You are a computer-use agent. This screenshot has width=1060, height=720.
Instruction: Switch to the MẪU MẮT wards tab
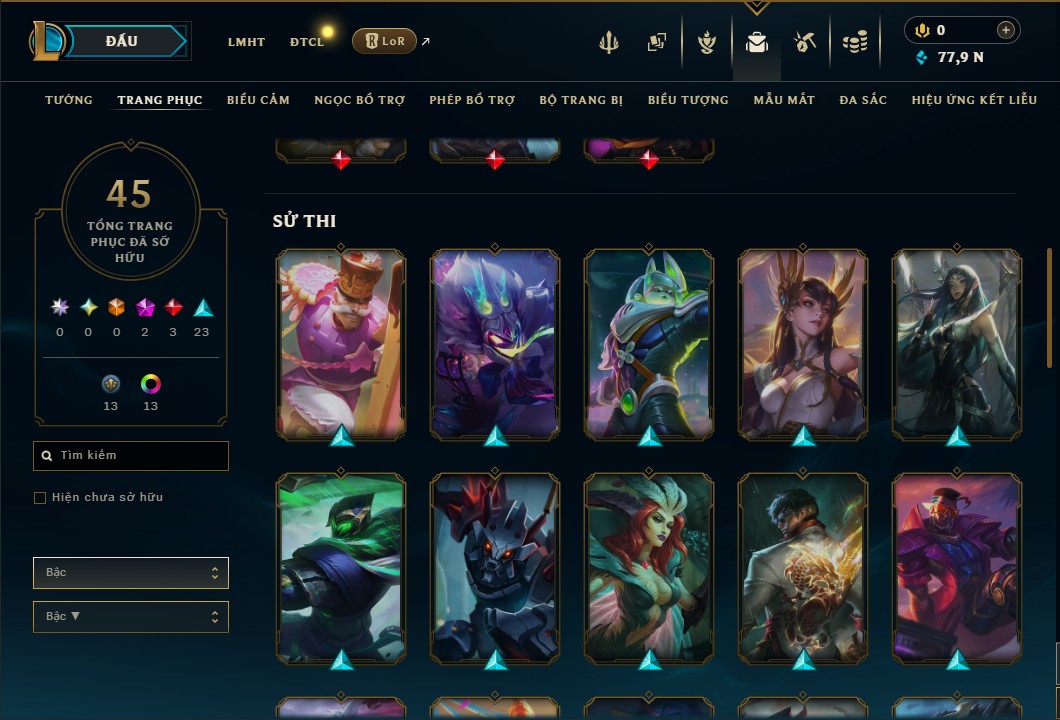pos(784,100)
